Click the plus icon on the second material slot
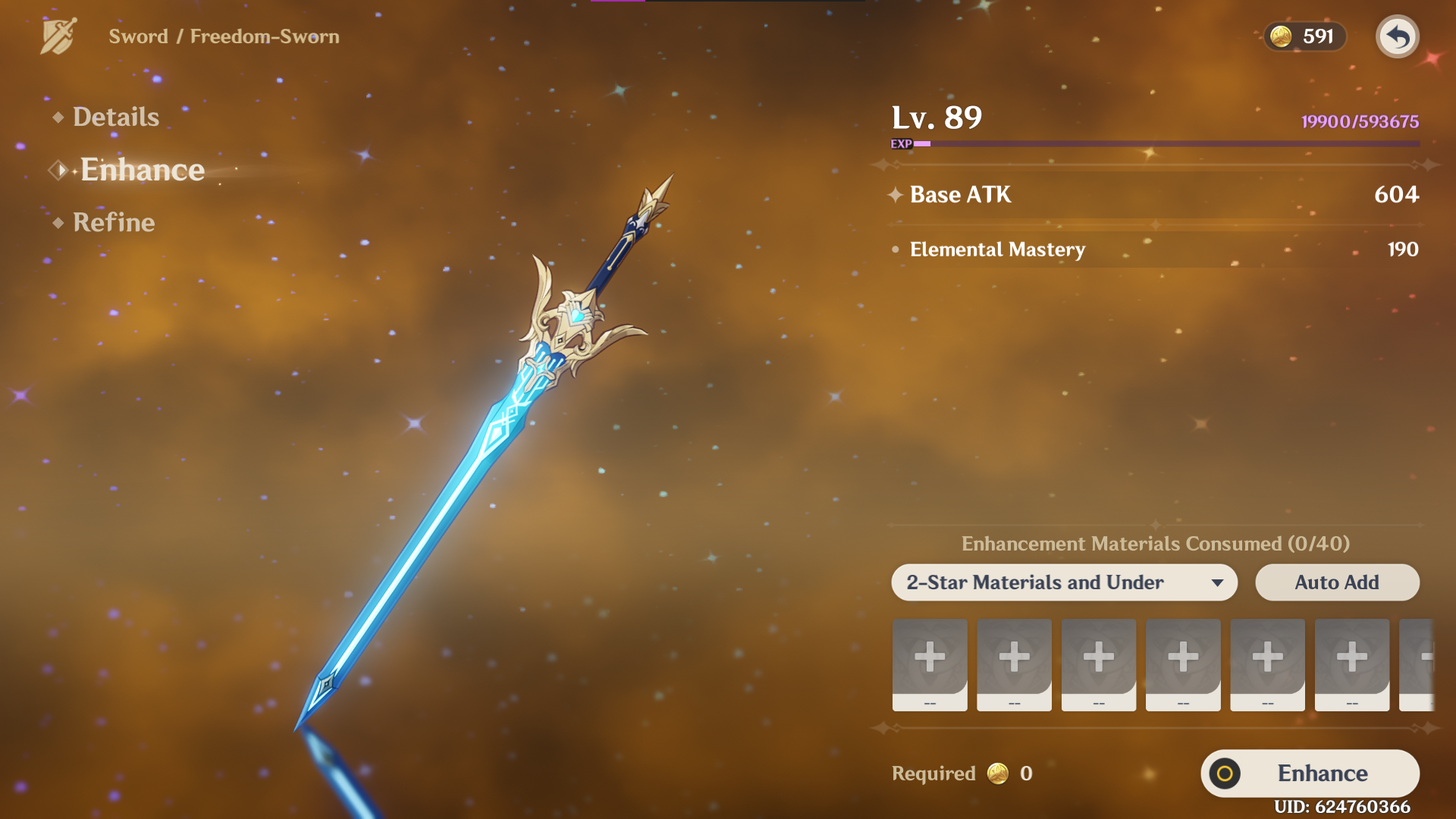This screenshot has width=1456, height=819. [x=1014, y=657]
